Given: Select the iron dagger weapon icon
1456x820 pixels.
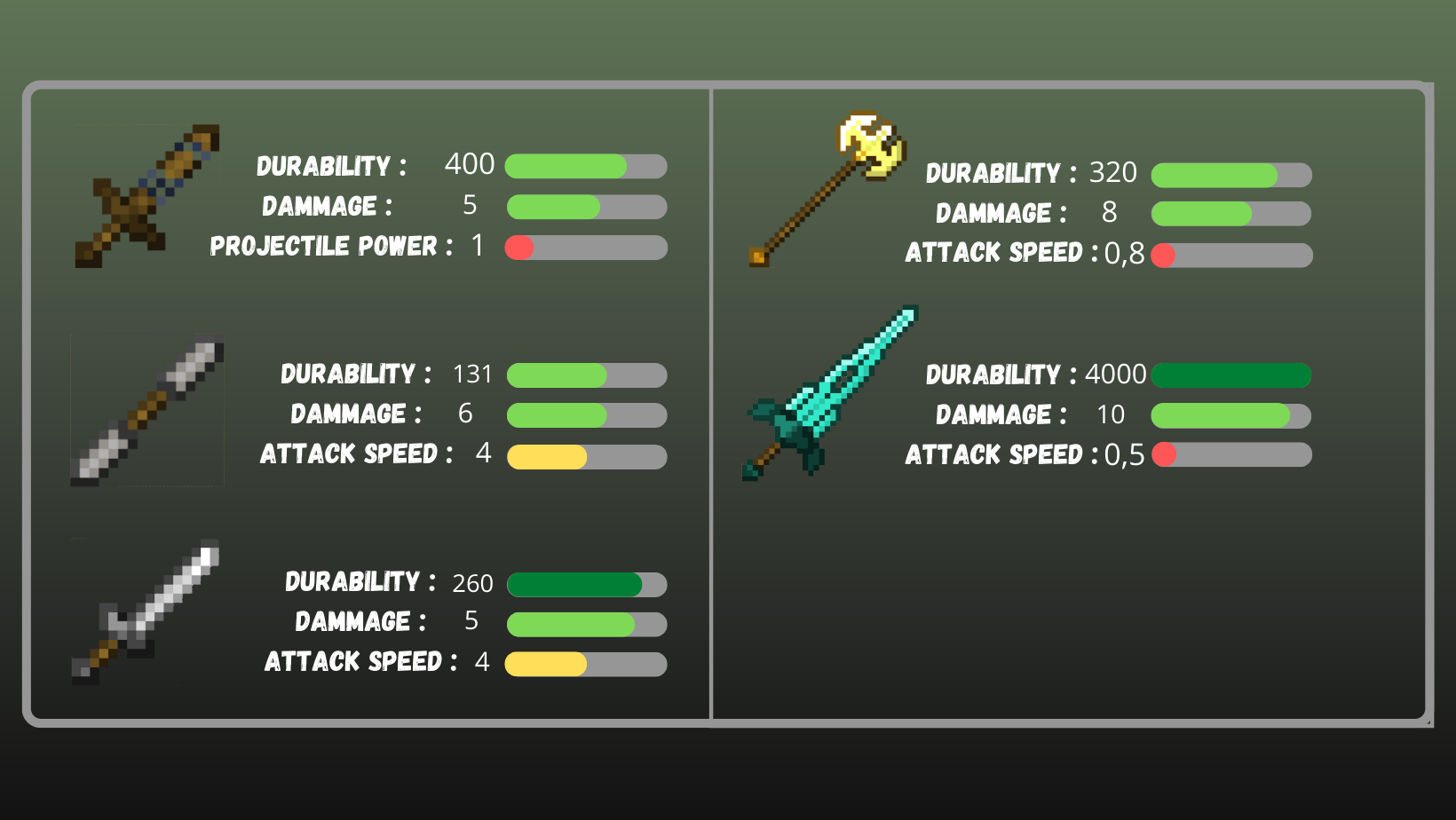Looking at the screenshot, I should (147, 410).
